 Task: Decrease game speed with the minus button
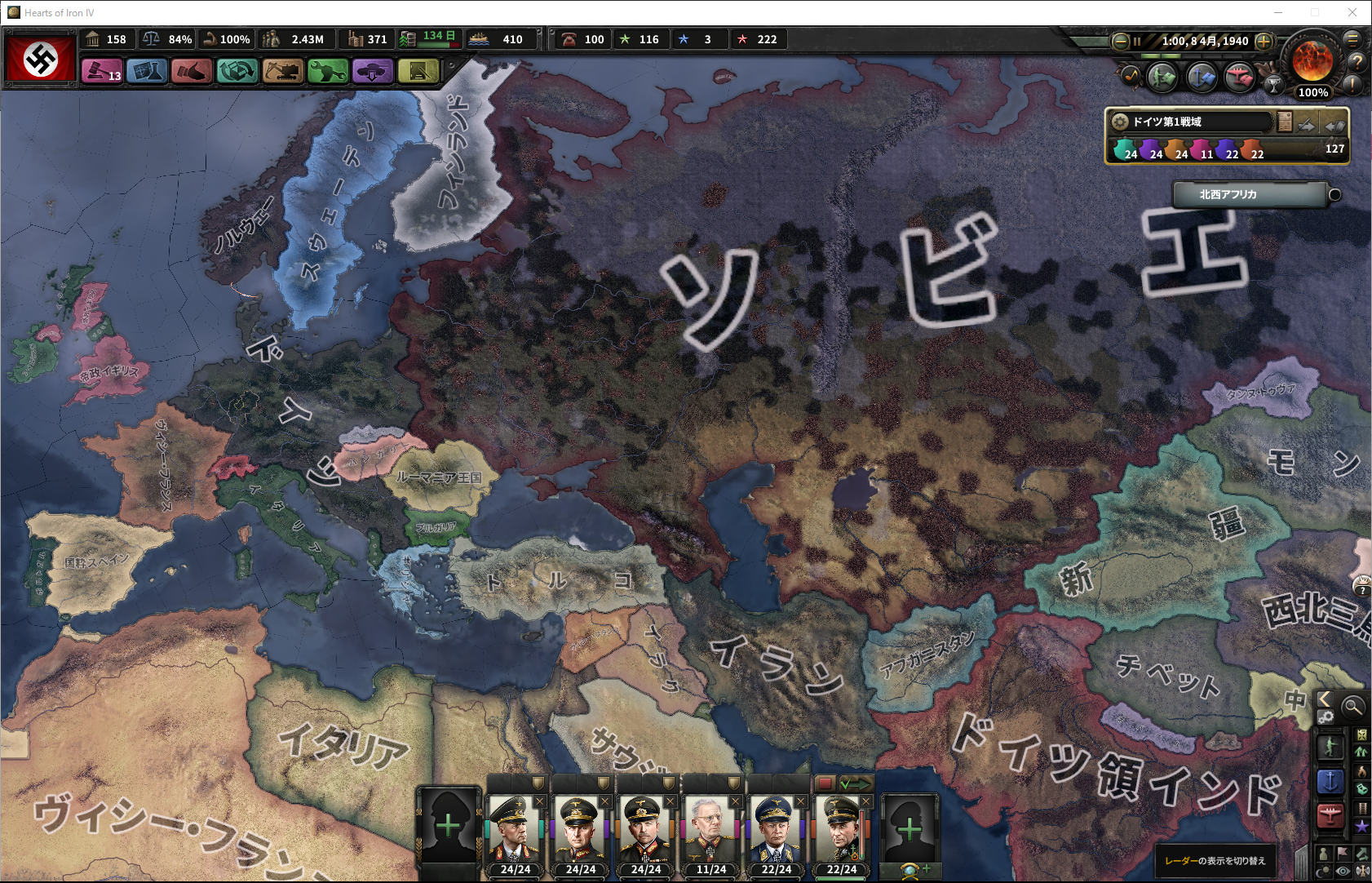(1121, 41)
